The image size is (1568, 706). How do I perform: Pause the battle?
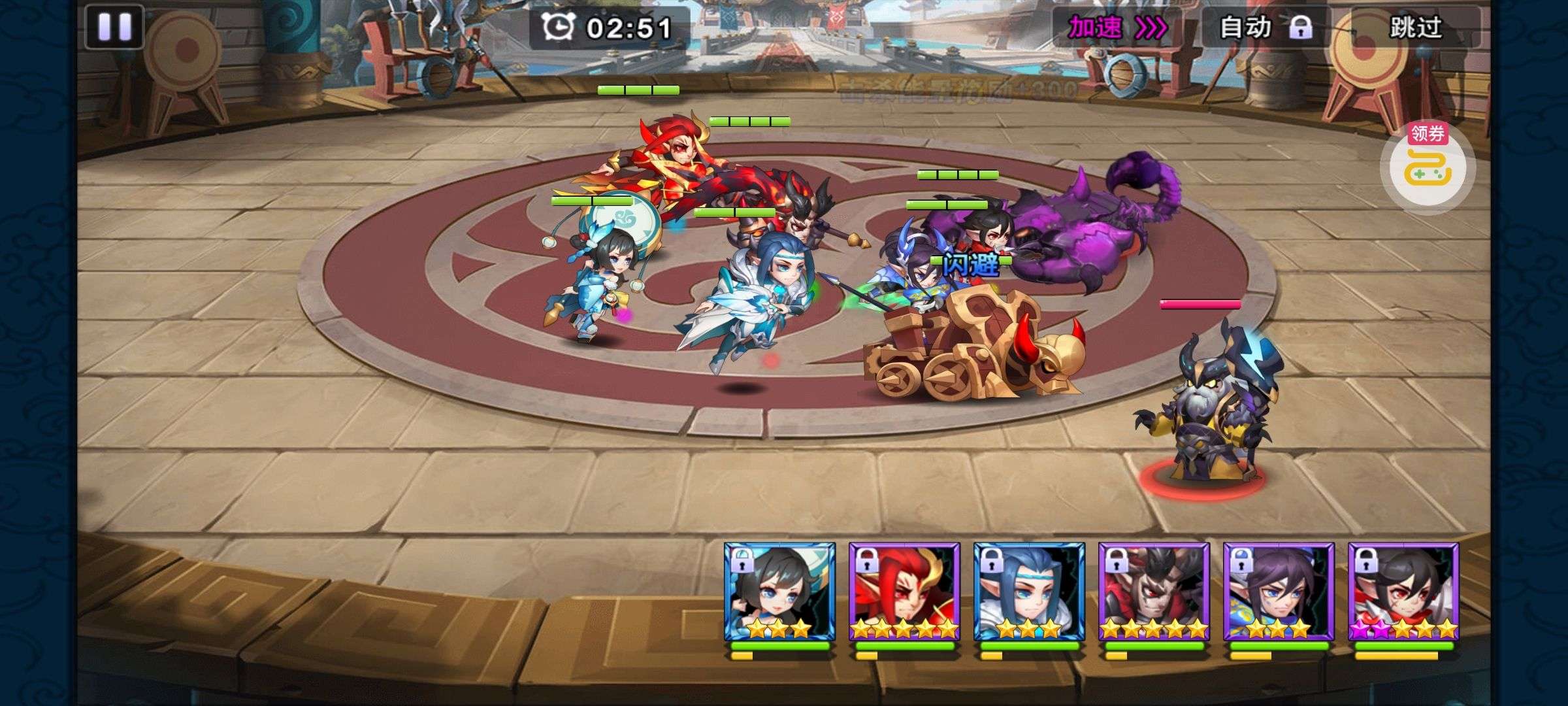114,27
